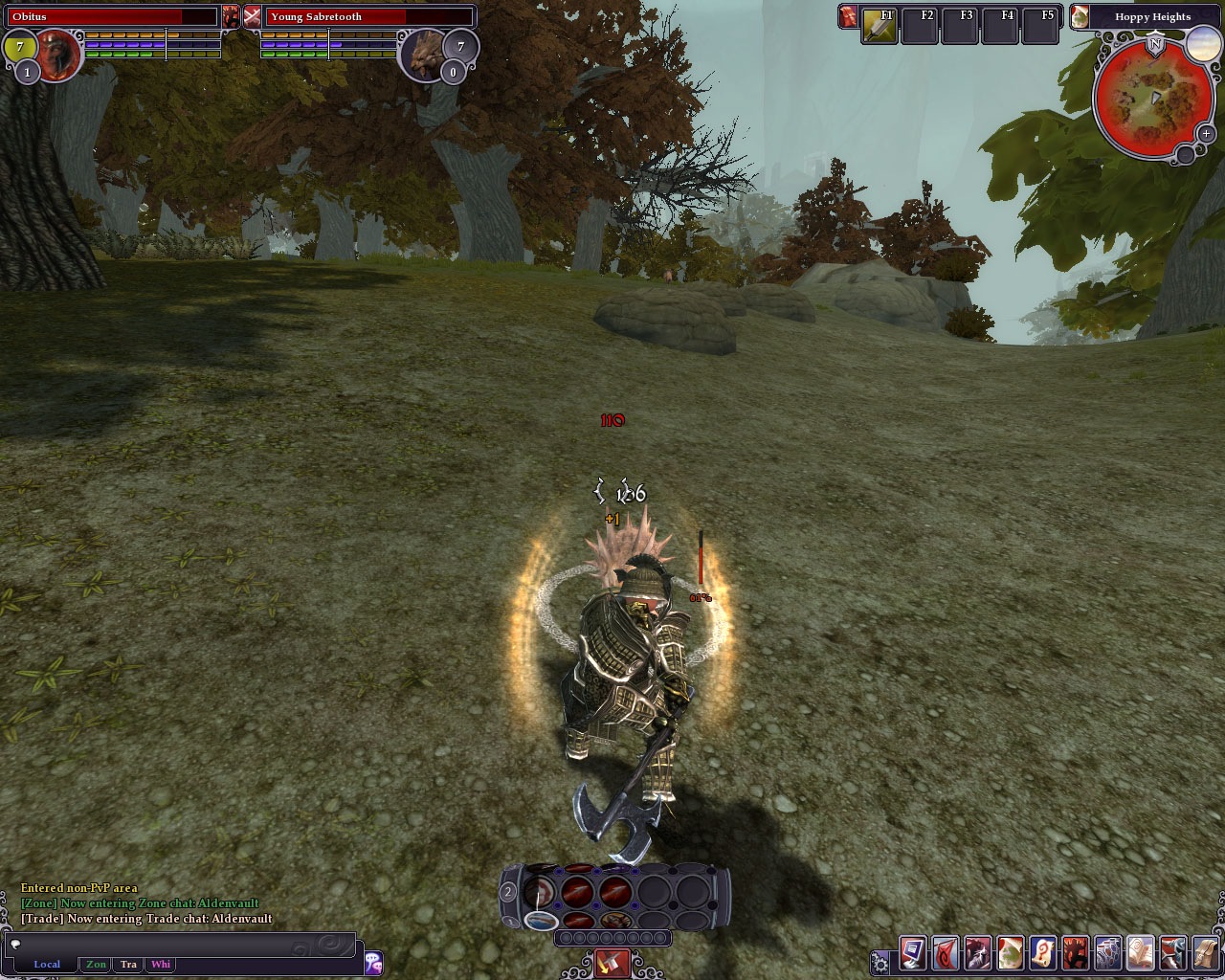The image size is (1225, 980).
Task: Click the chat text input box
Action: tap(182, 945)
